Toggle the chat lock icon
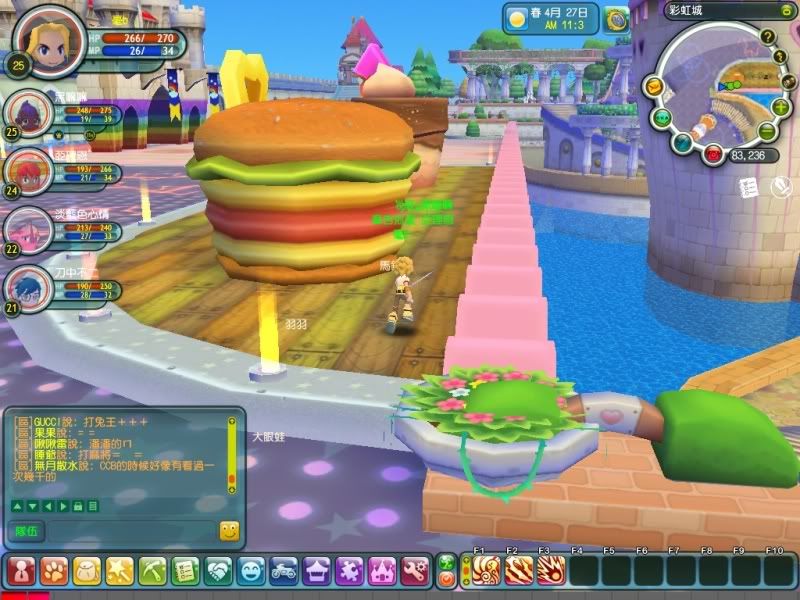This screenshot has width=800, height=600. point(78,507)
